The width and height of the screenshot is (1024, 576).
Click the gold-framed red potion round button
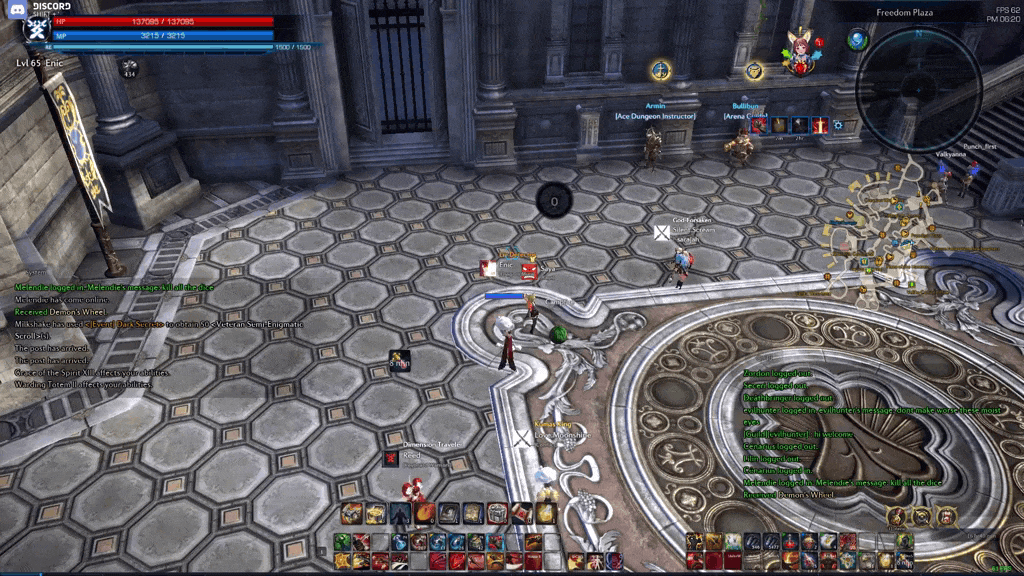(x=897, y=517)
